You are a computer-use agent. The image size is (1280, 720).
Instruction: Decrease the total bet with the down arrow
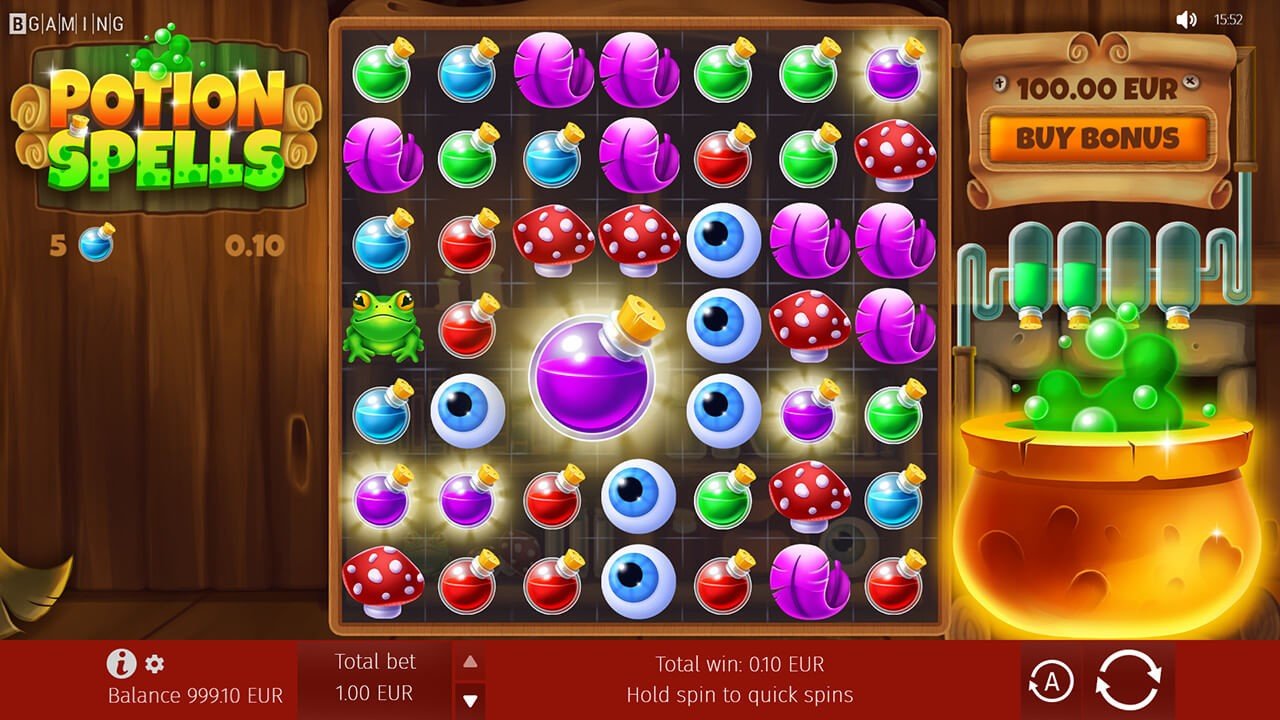pos(470,699)
